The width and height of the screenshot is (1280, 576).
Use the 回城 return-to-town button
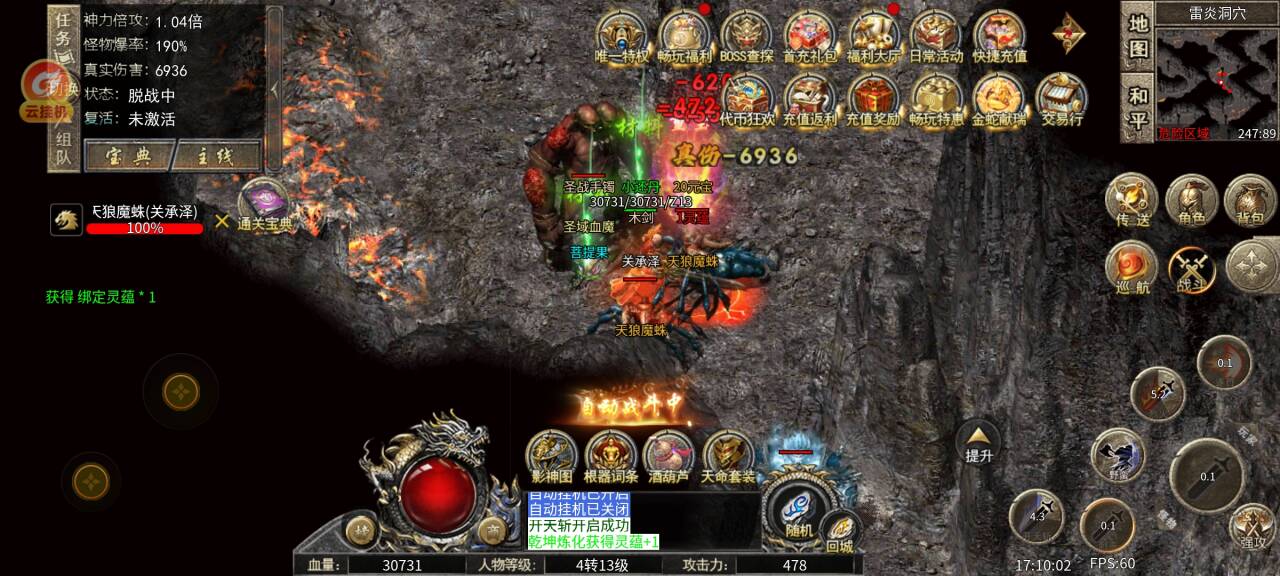(840, 535)
